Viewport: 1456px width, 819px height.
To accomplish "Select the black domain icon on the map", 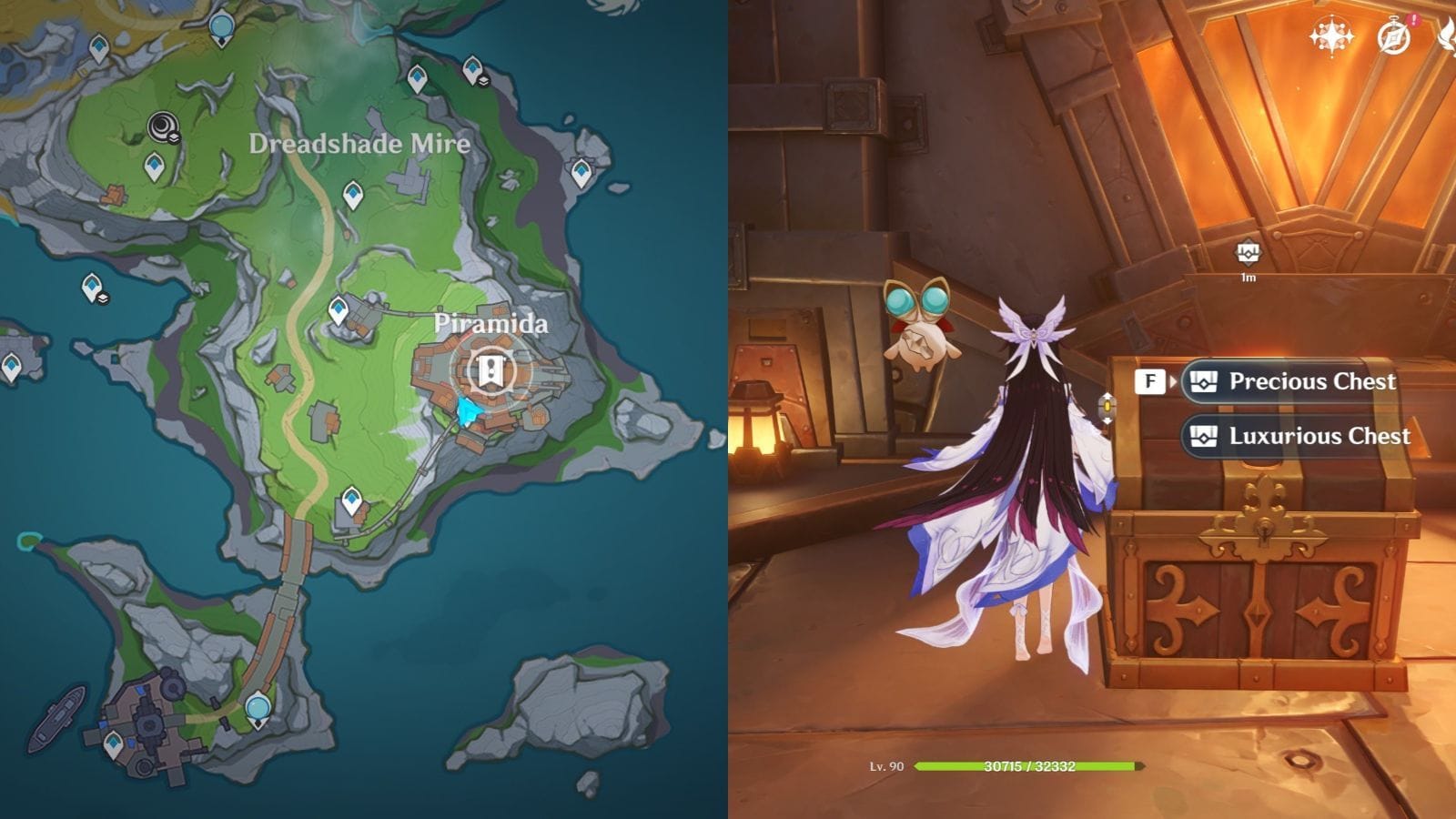I will 161,126.
